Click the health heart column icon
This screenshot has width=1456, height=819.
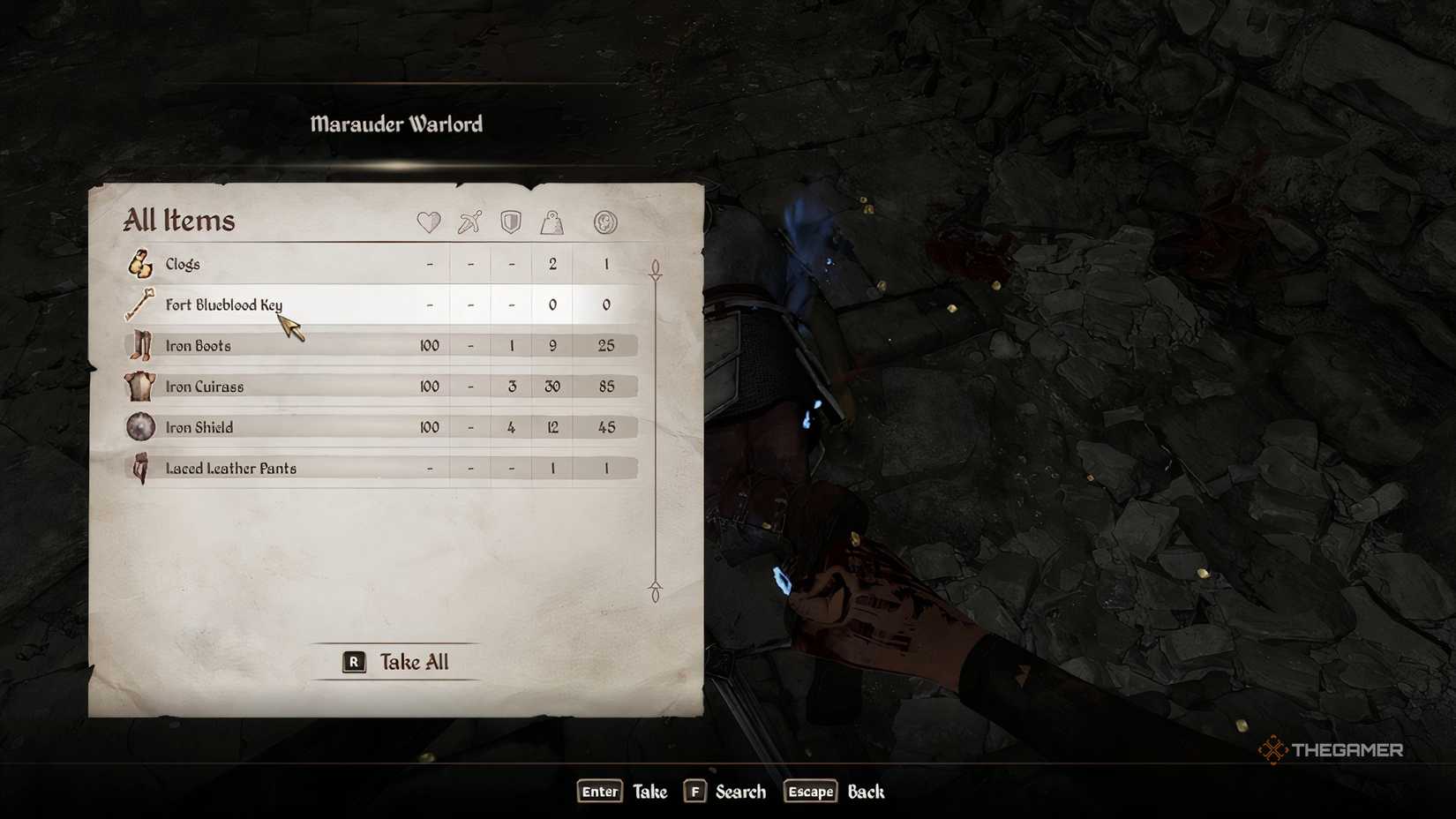(x=429, y=223)
